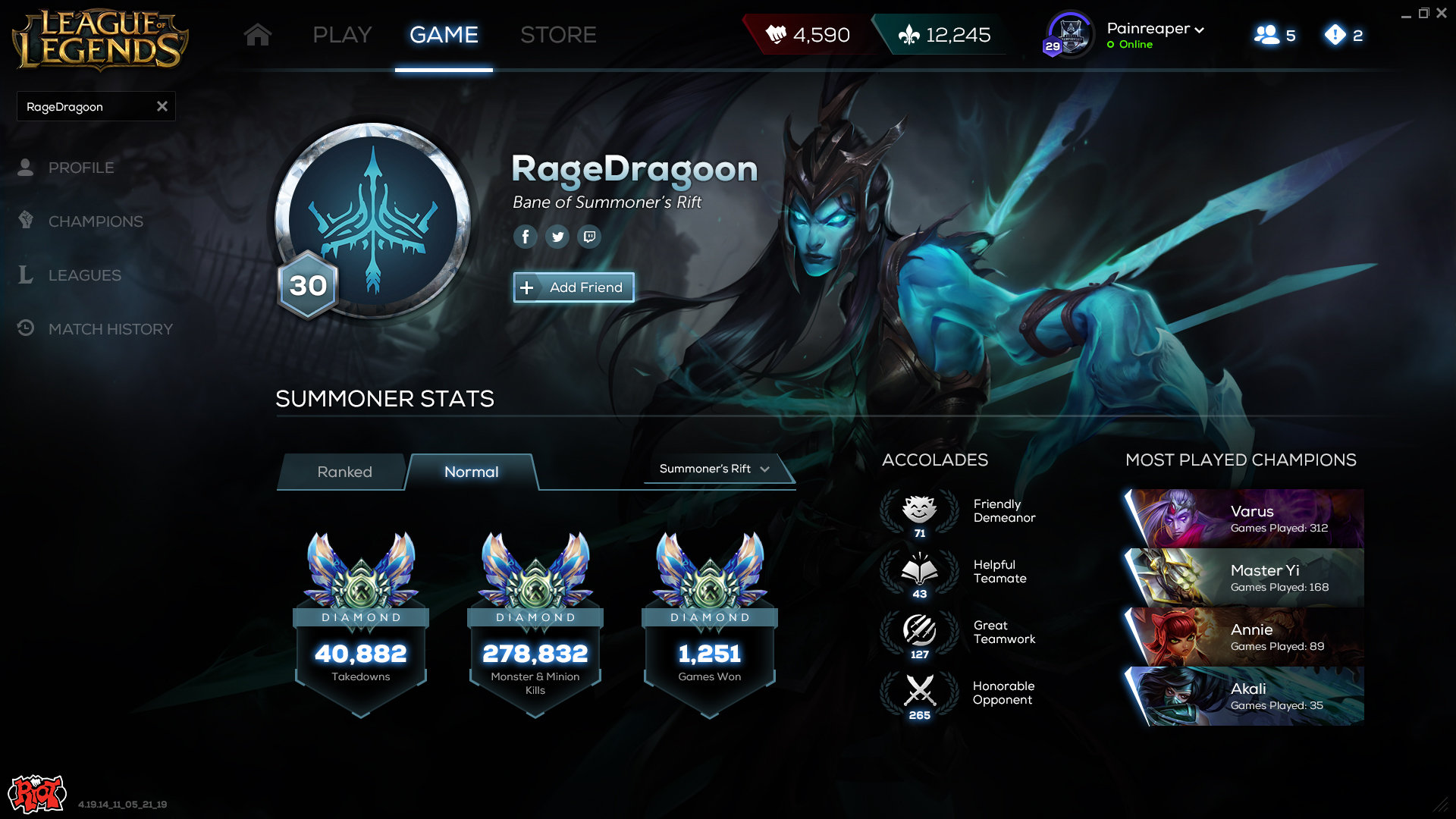
Task: Show MATCH HISTORY
Action: [x=110, y=329]
